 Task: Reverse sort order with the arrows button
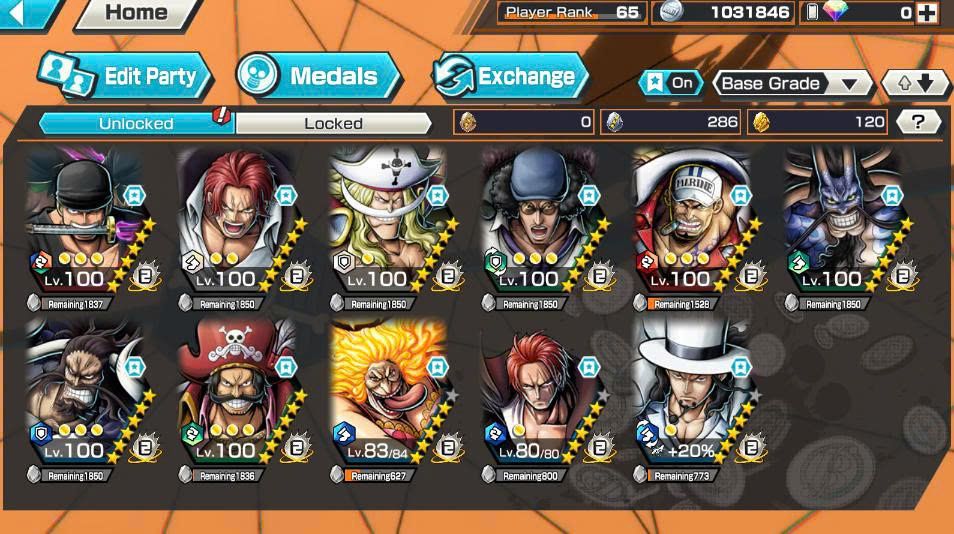(x=915, y=84)
